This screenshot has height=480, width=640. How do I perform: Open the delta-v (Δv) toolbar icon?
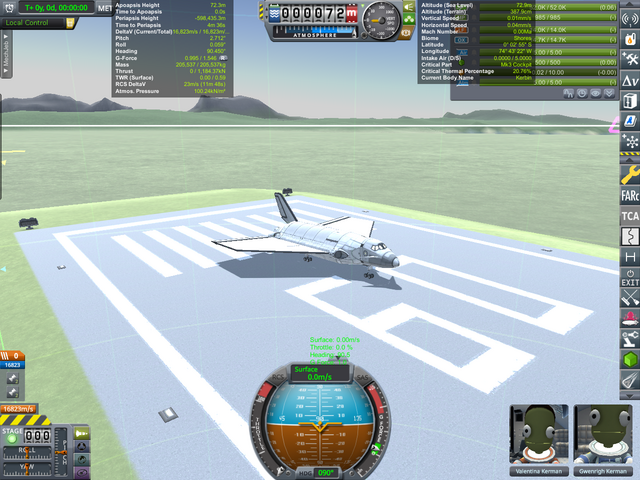pyautogui.click(x=630, y=80)
